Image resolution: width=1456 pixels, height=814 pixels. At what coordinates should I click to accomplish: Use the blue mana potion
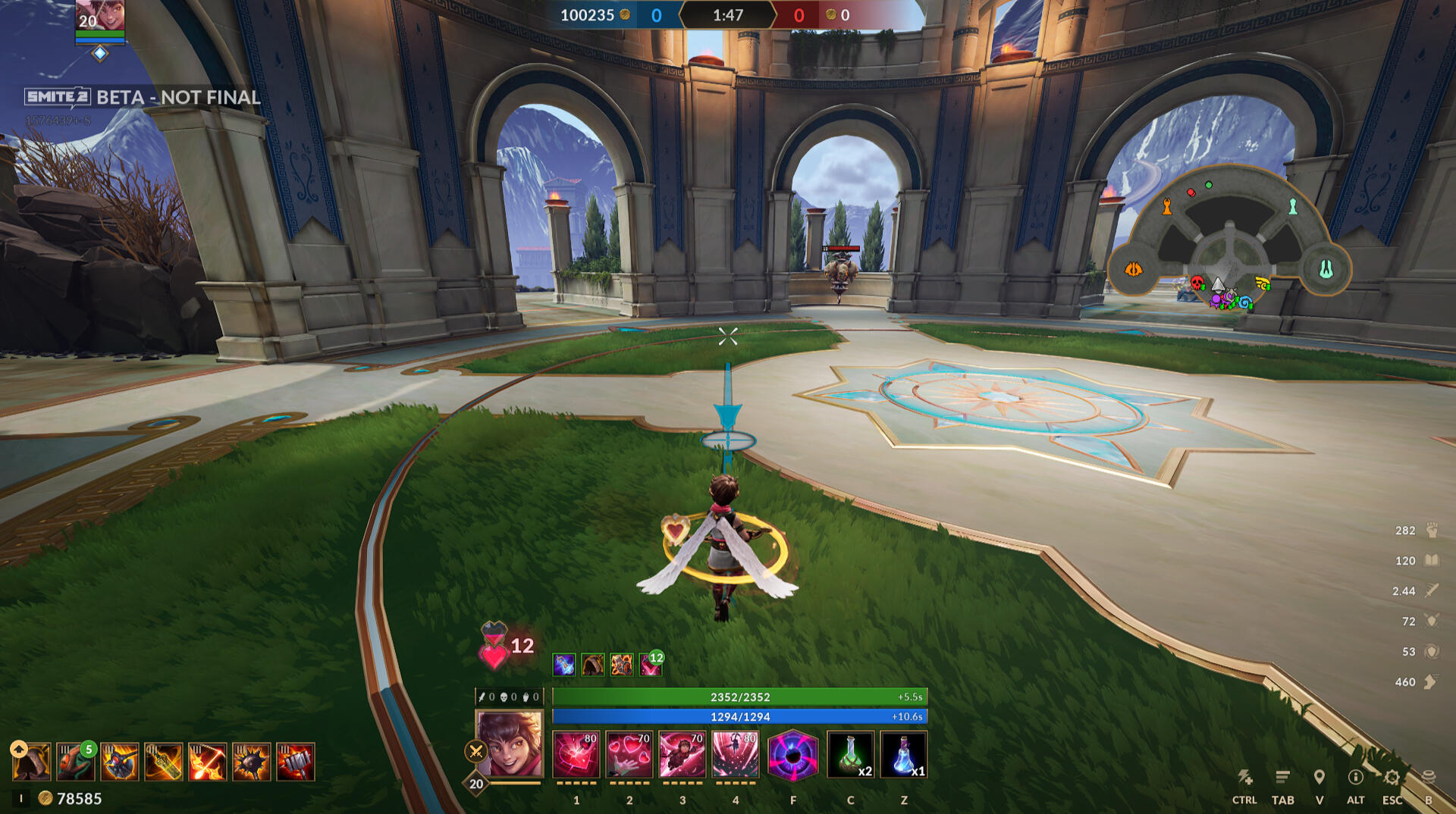click(903, 755)
